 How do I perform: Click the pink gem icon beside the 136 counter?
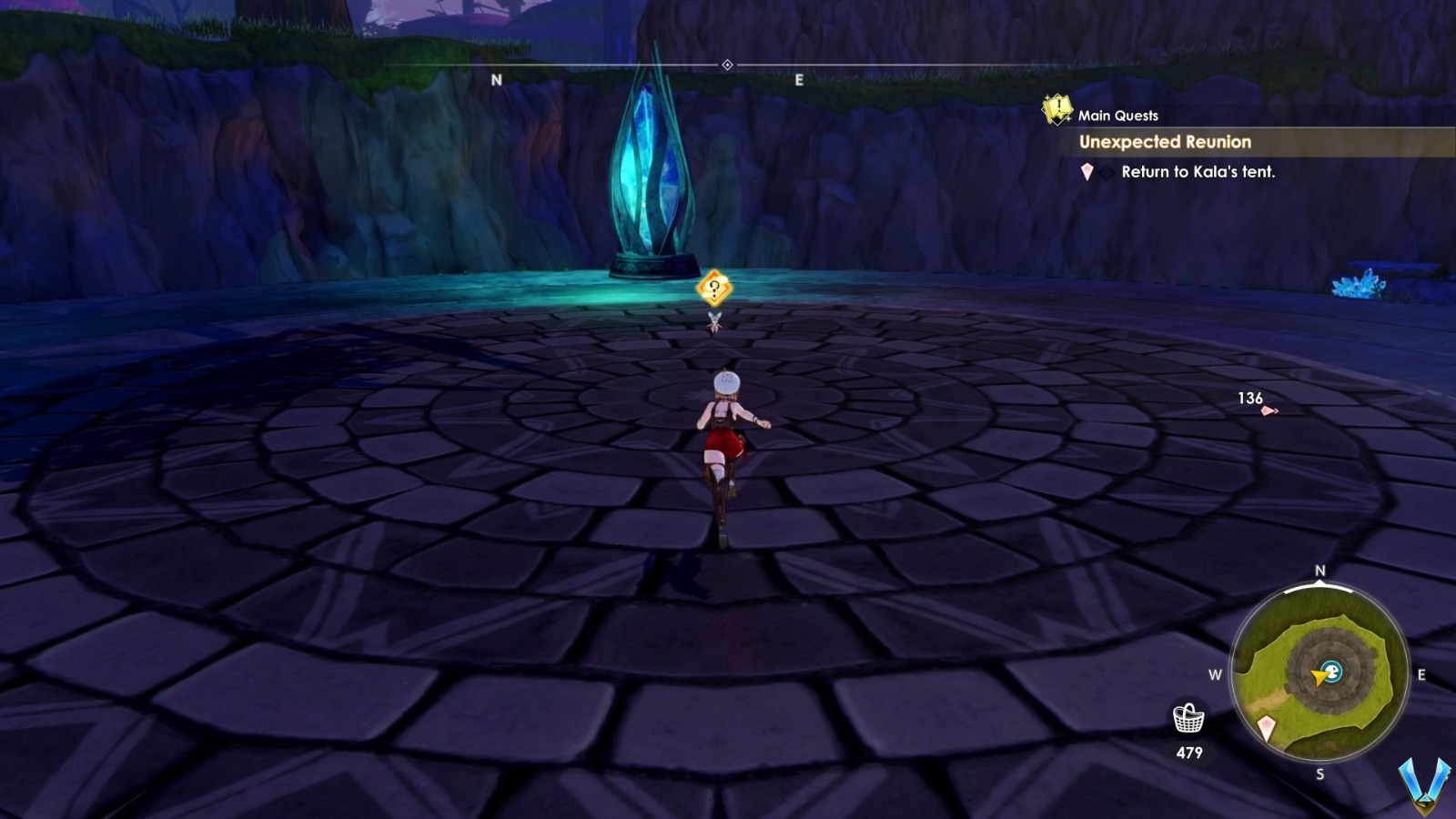[x=1270, y=410]
